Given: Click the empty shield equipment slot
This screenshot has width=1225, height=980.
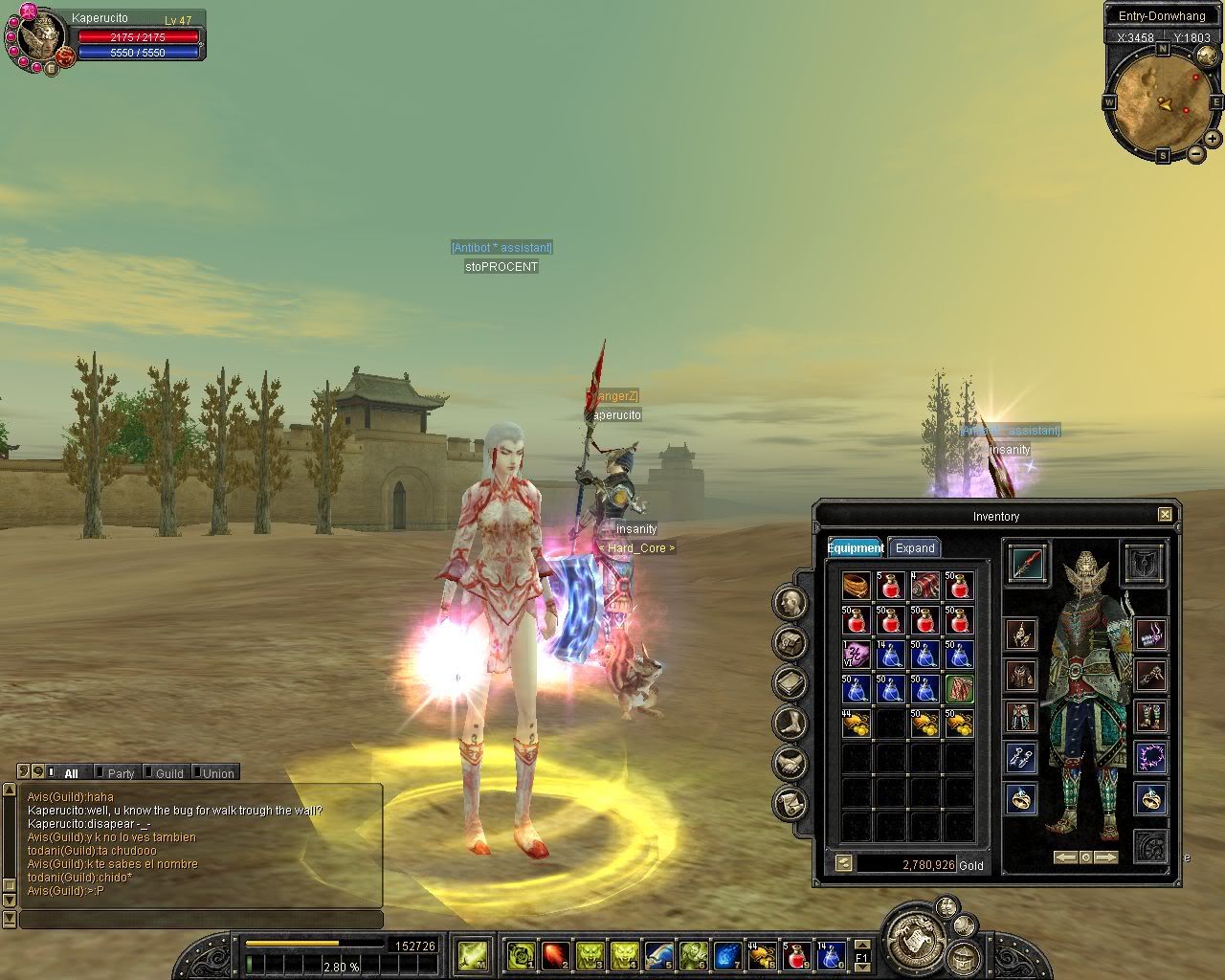Looking at the screenshot, I should [1145, 564].
